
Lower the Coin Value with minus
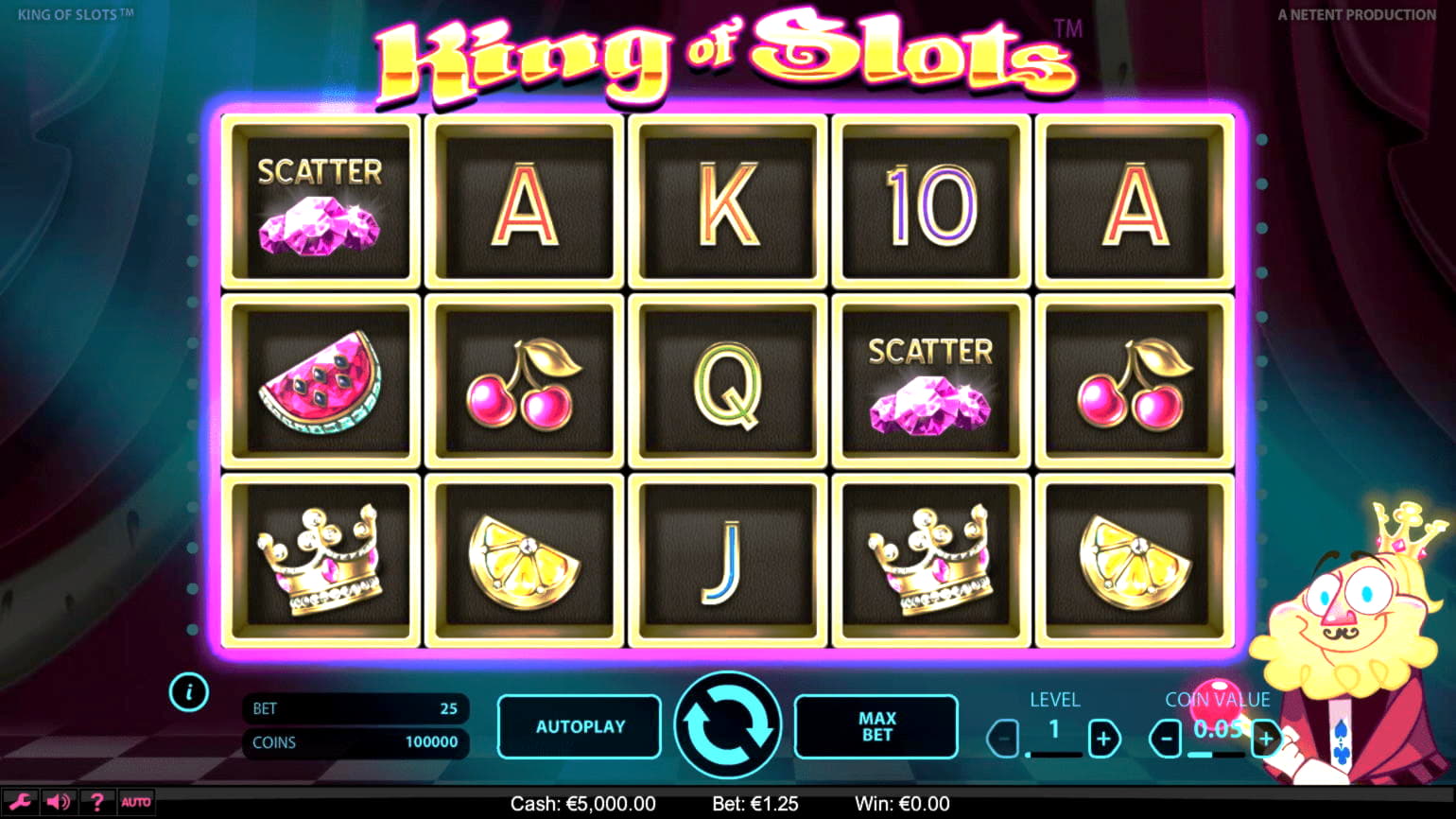pyautogui.click(x=1167, y=739)
